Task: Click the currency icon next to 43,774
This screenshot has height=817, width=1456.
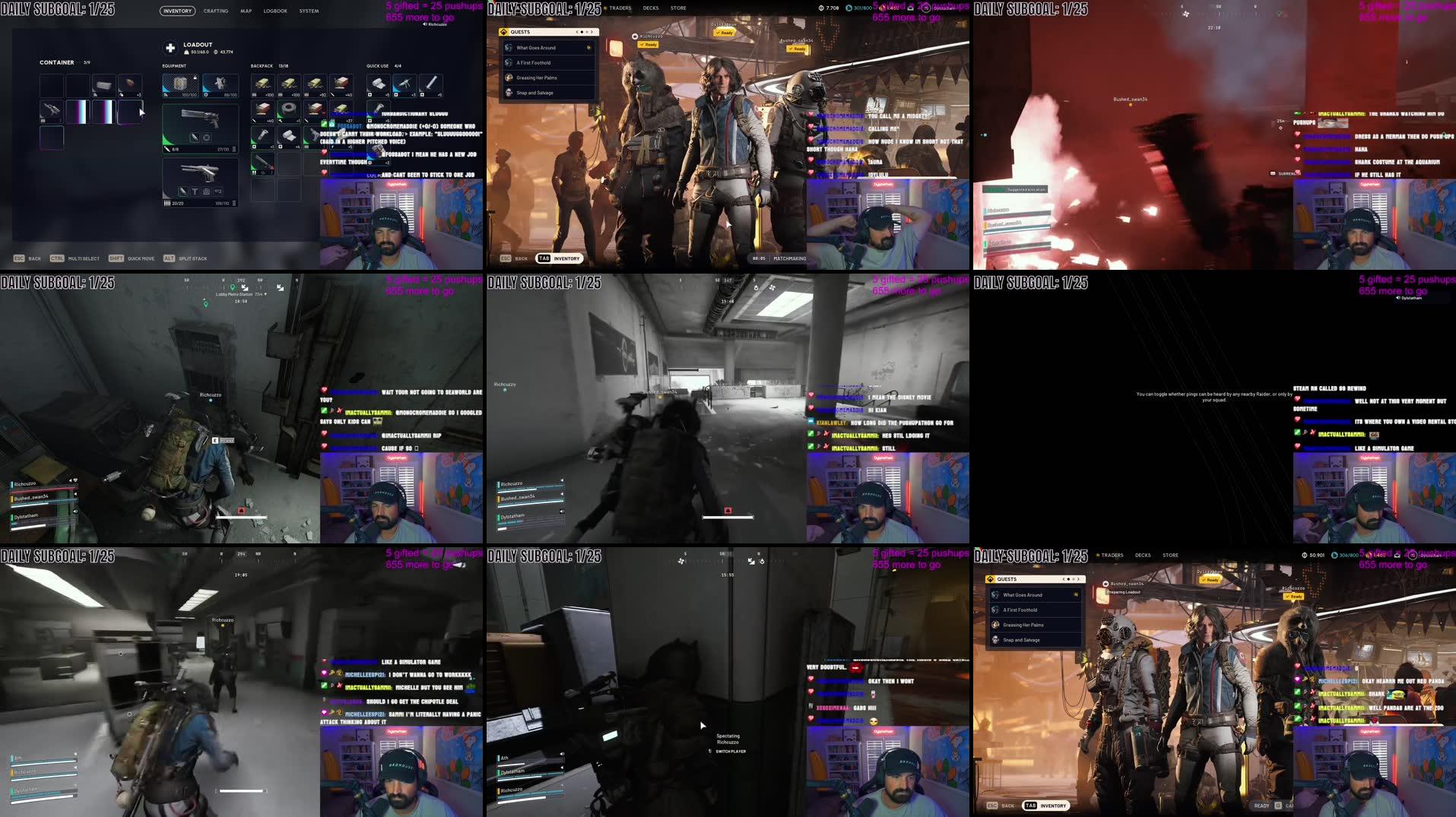Action: click(x=217, y=52)
